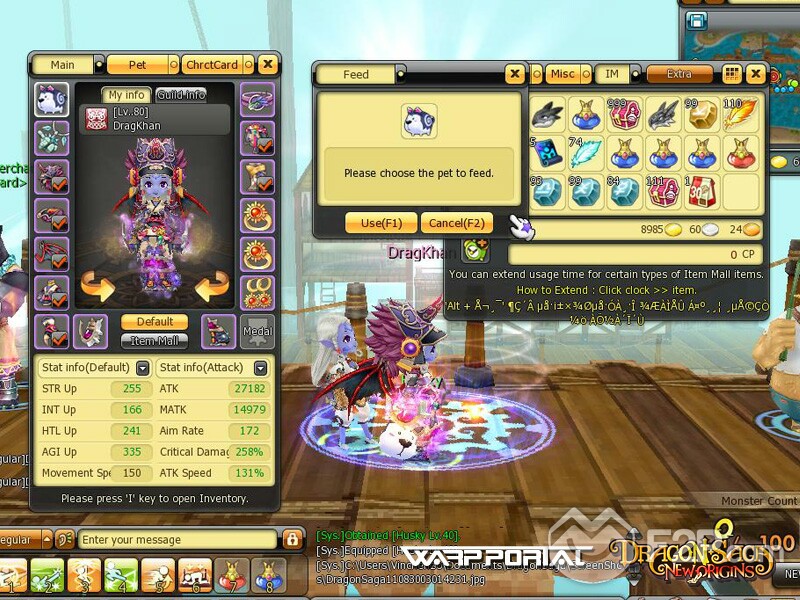Screen dimensions: 800x600
Task: Pick the blue scroll item in inventory
Action: tap(546, 153)
